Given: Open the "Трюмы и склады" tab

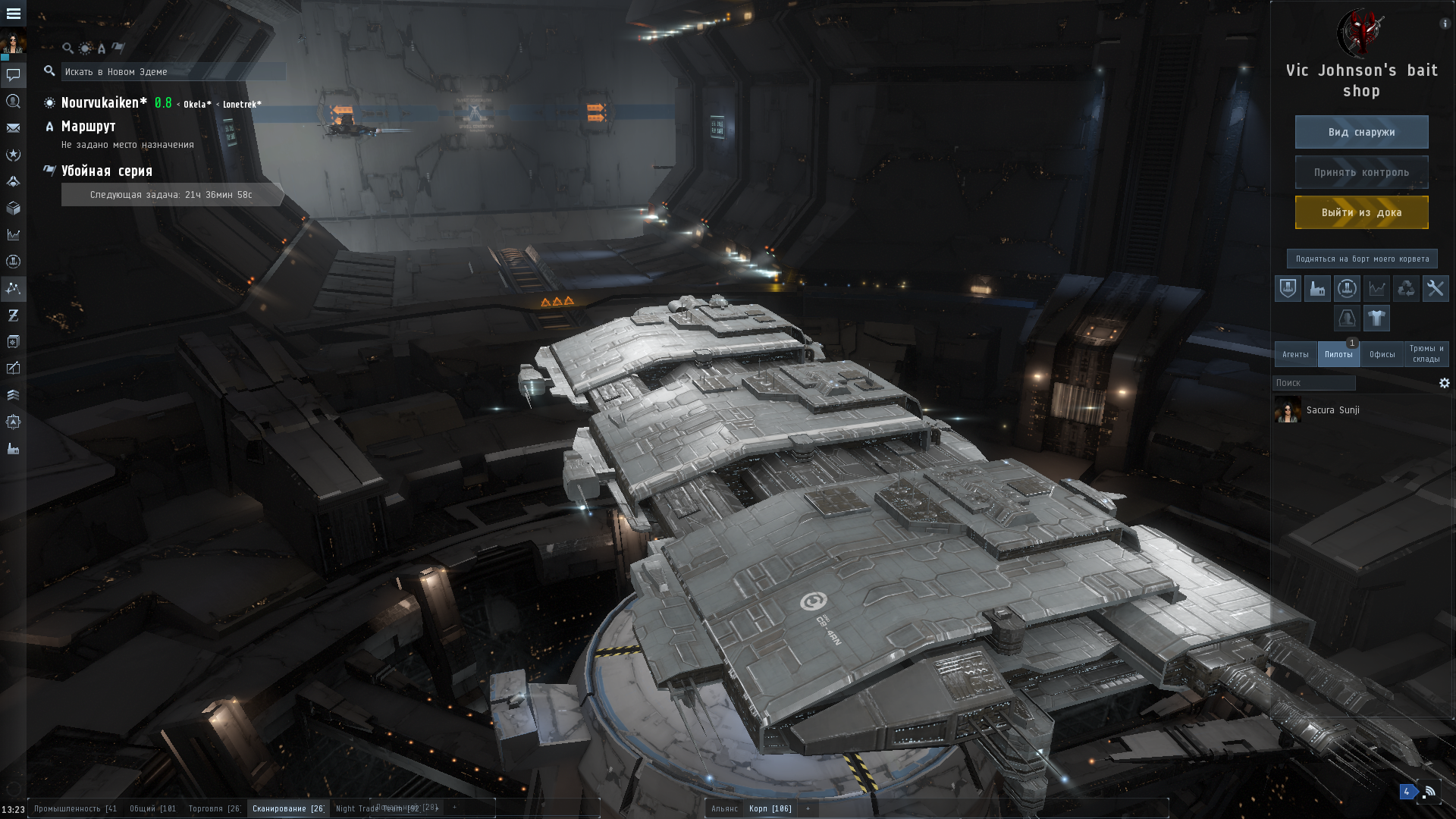Looking at the screenshot, I should [x=1426, y=354].
